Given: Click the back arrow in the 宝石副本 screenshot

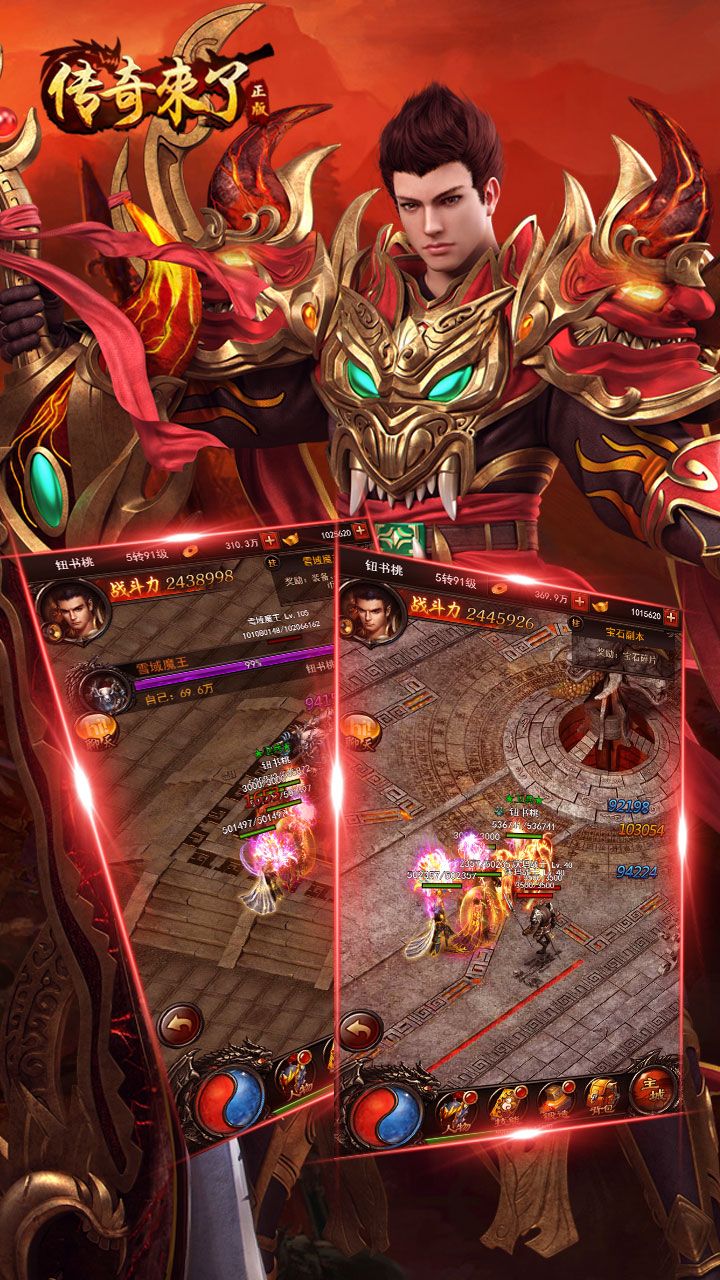Looking at the screenshot, I should [x=360, y=1032].
